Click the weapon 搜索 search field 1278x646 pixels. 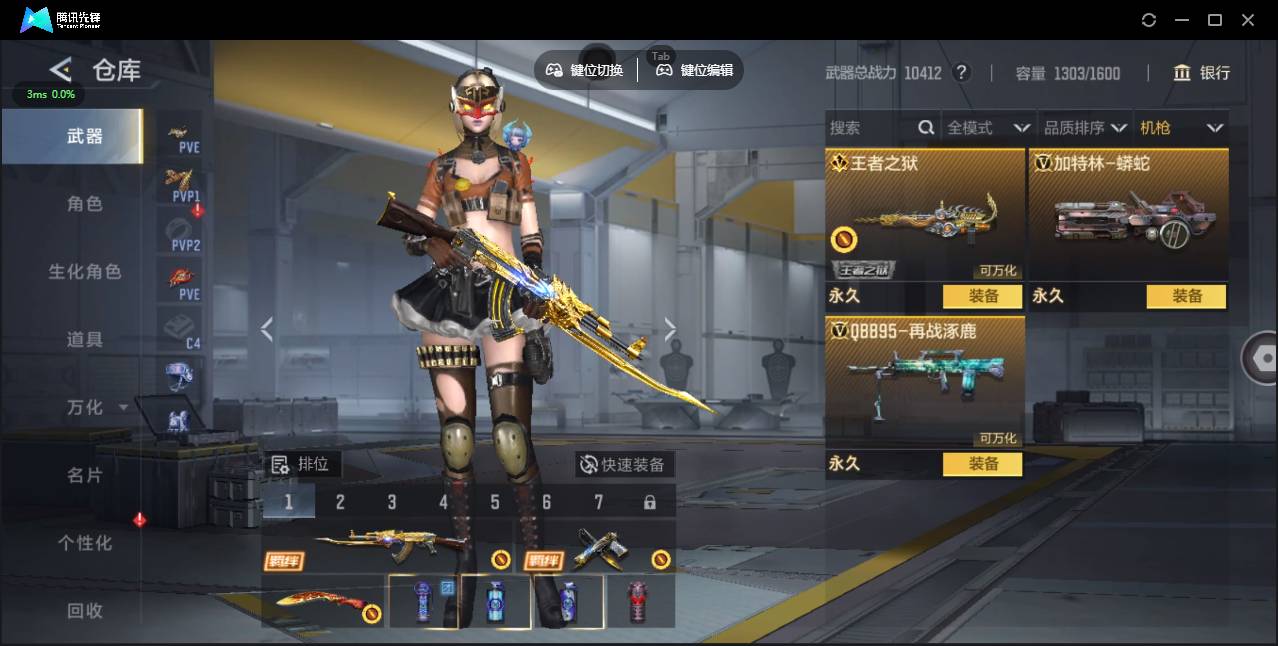coord(870,128)
